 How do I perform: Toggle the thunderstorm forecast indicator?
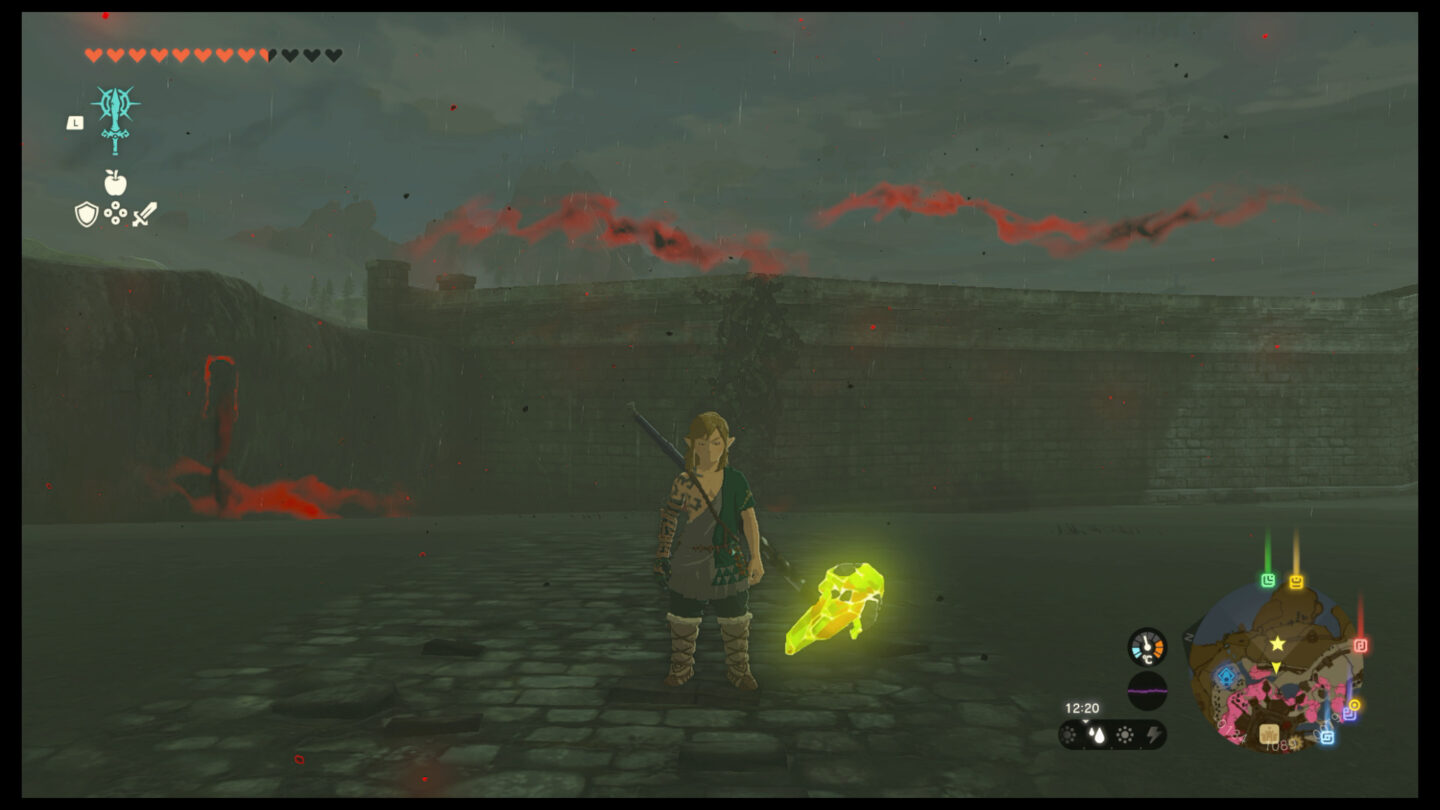[1155, 735]
